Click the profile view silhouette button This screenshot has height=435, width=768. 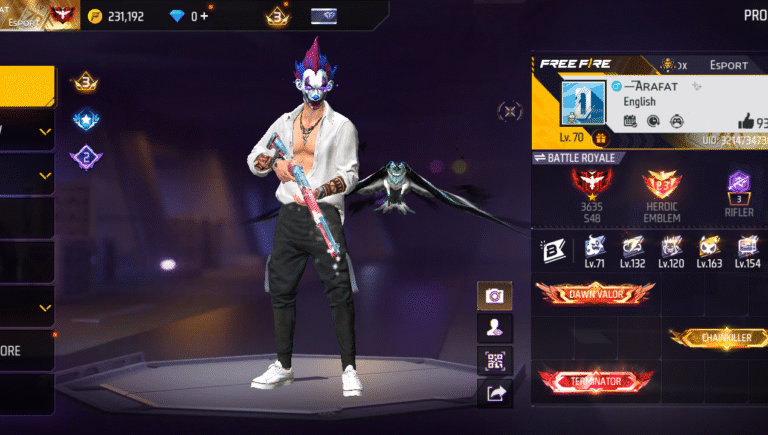coord(493,327)
